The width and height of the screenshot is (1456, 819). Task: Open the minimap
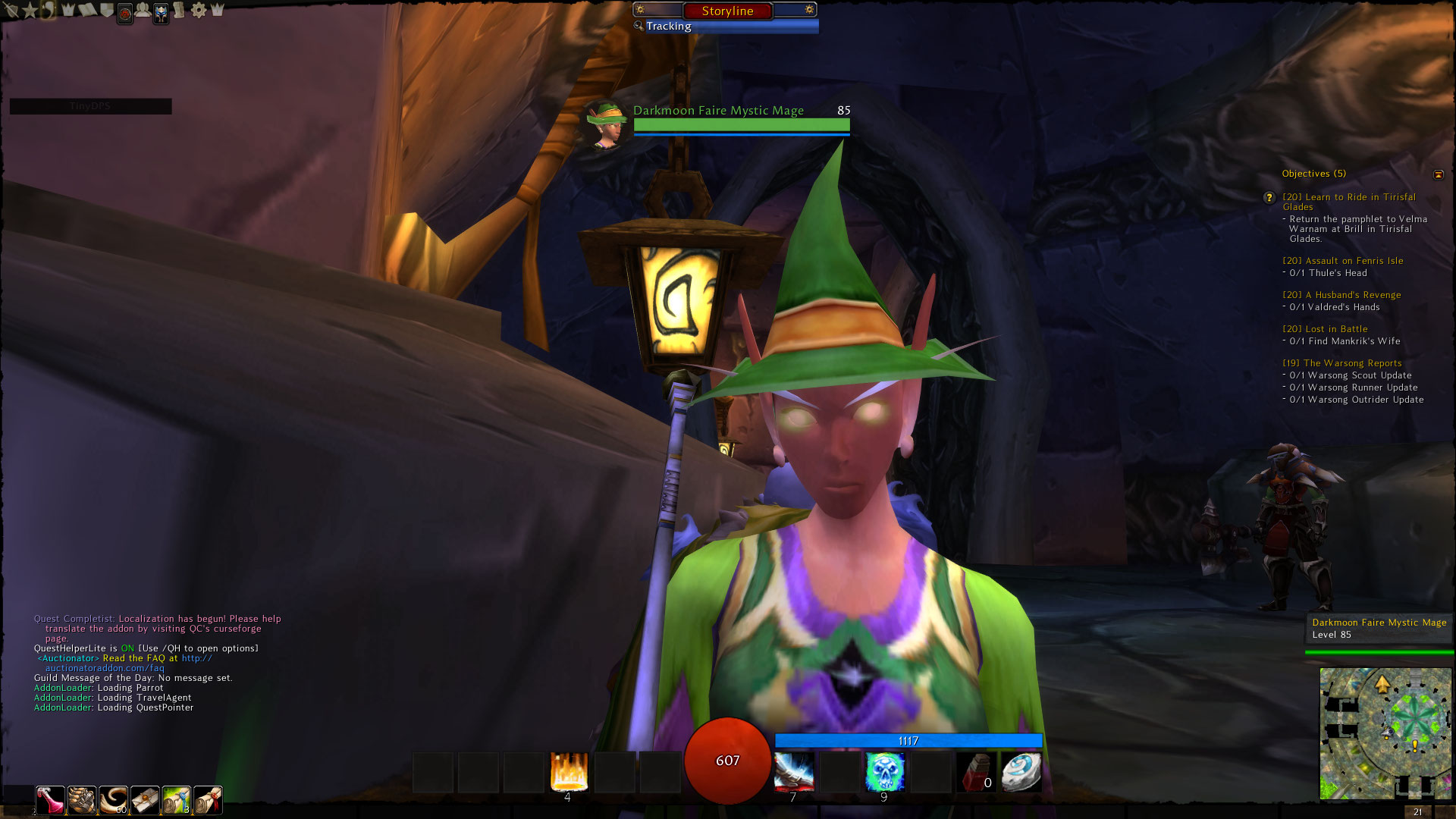1385,733
